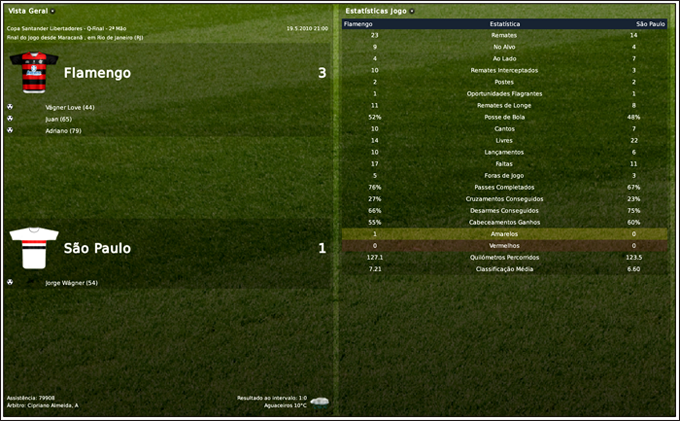This screenshot has height=421, width=680.
Task: Select the Vermelhos cards row
Action: [x=504, y=245]
